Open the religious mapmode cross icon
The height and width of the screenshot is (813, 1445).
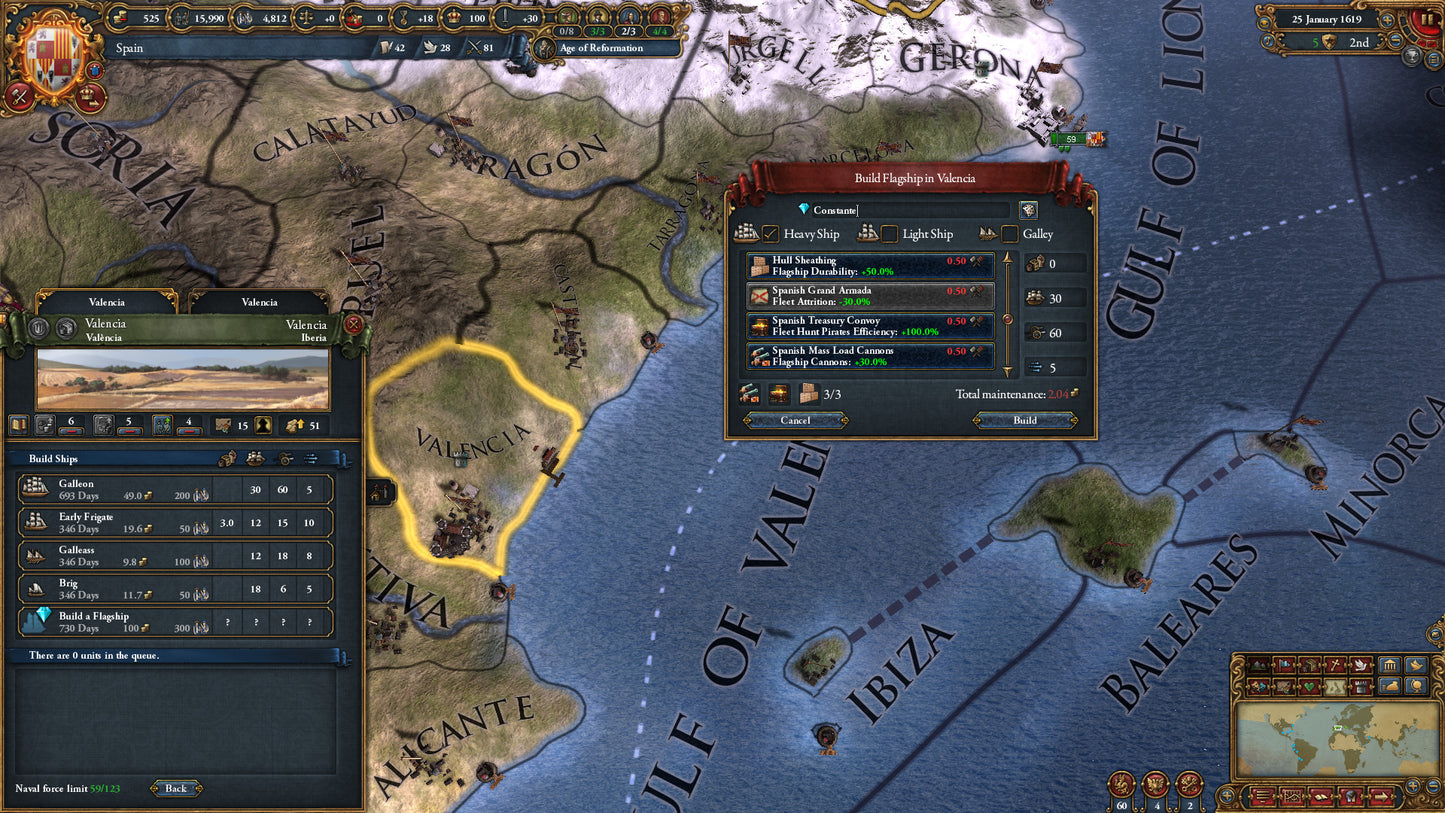[x=1333, y=665]
